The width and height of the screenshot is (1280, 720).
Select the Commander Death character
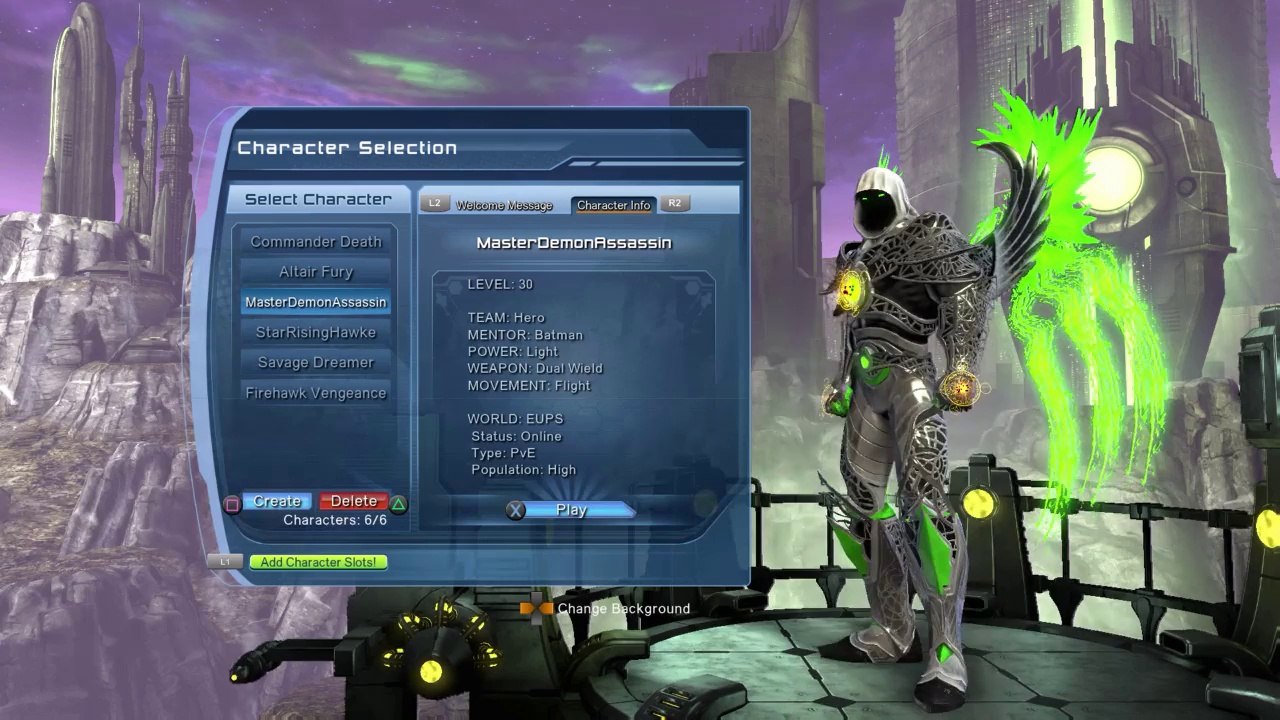coord(316,242)
